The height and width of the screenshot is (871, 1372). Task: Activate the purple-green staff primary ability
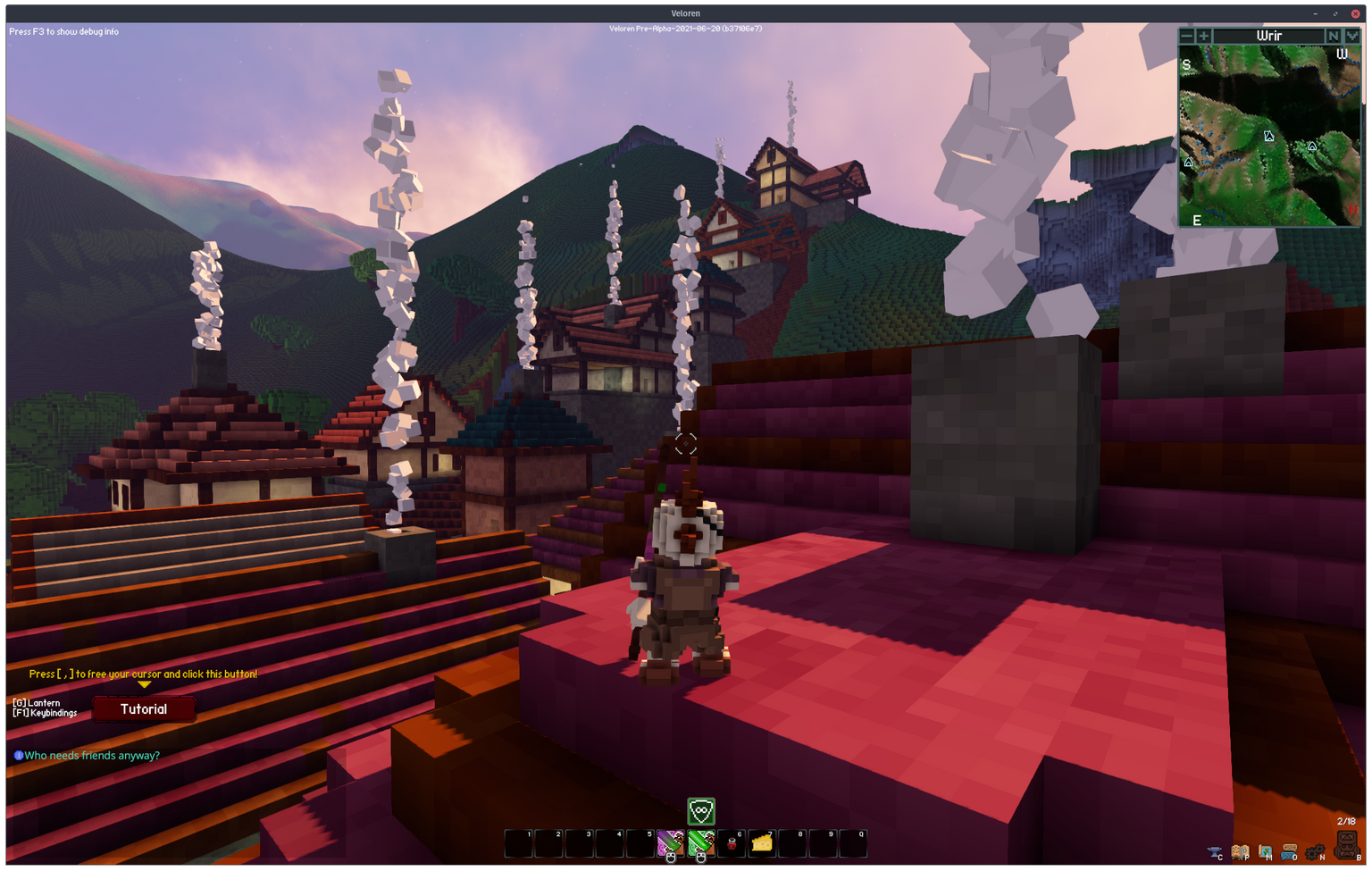tap(670, 843)
